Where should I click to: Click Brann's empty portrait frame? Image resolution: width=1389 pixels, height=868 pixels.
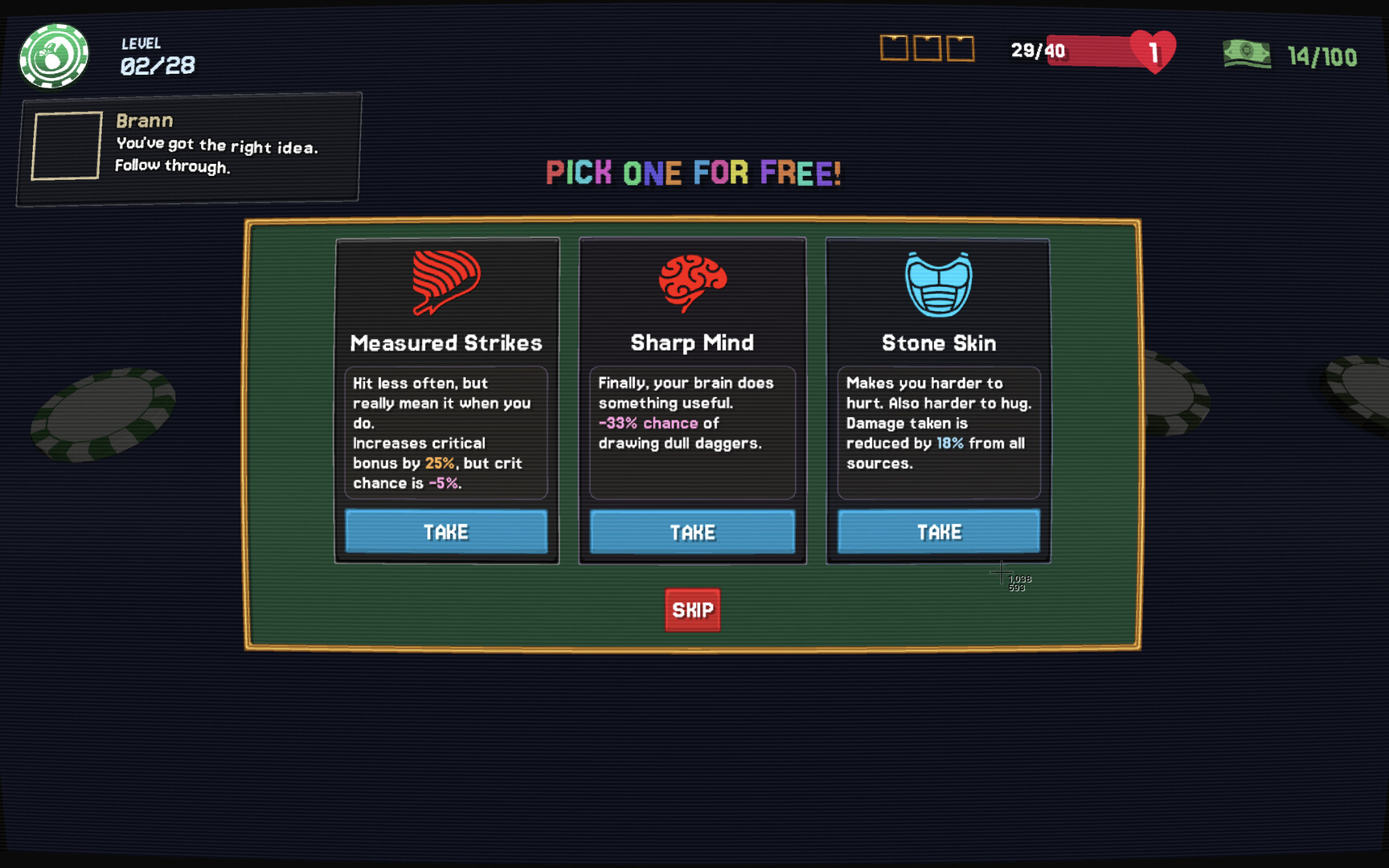click(65, 145)
